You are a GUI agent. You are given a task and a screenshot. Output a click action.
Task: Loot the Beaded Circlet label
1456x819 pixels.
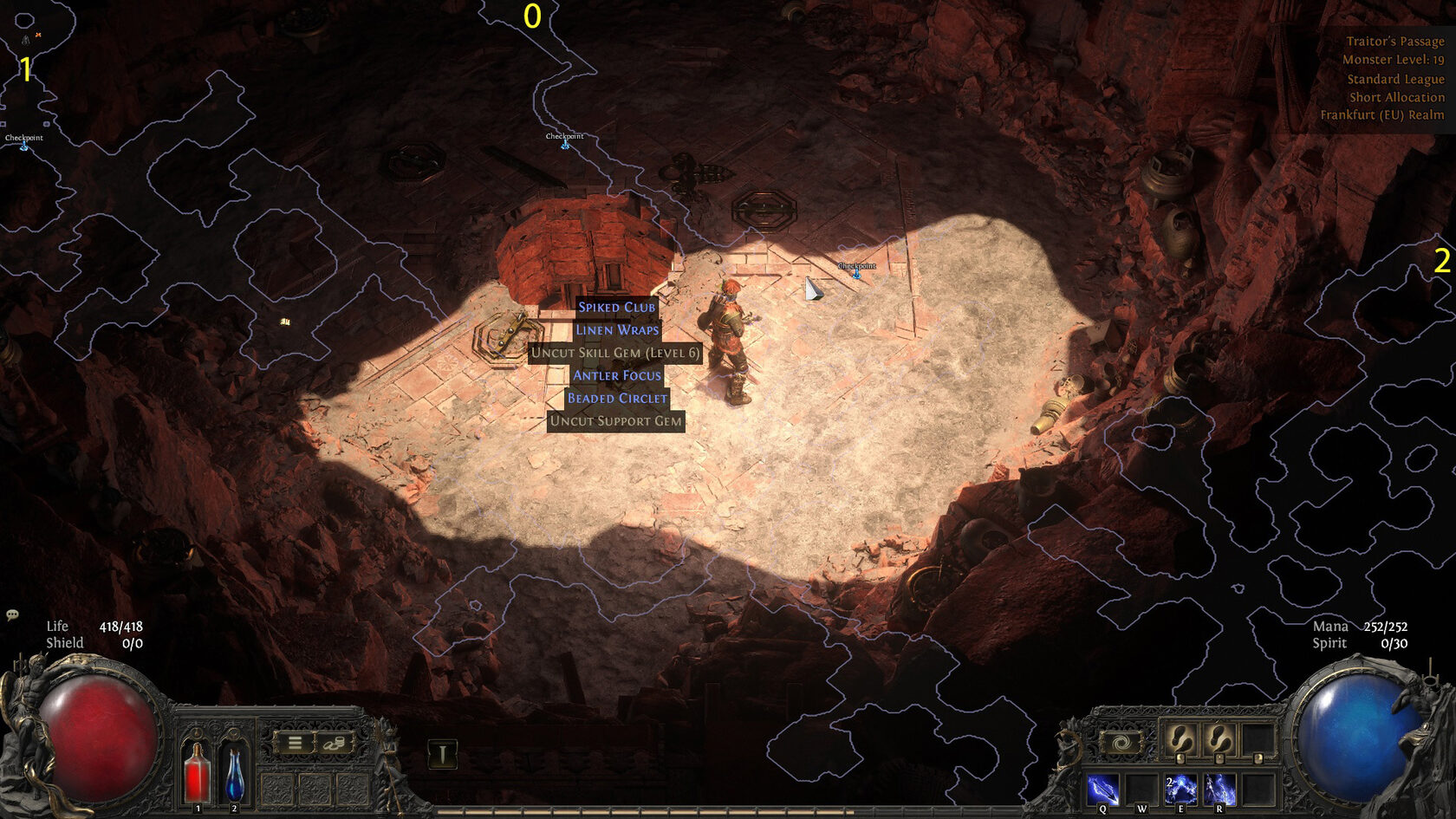(617, 398)
